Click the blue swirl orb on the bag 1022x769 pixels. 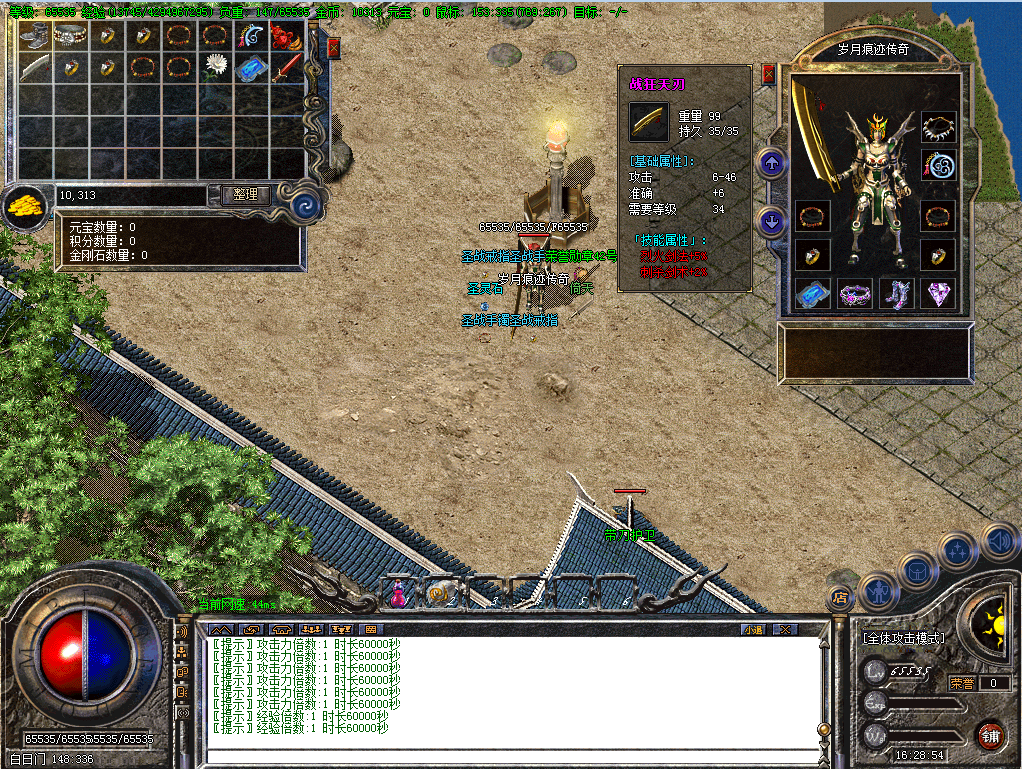coord(308,206)
